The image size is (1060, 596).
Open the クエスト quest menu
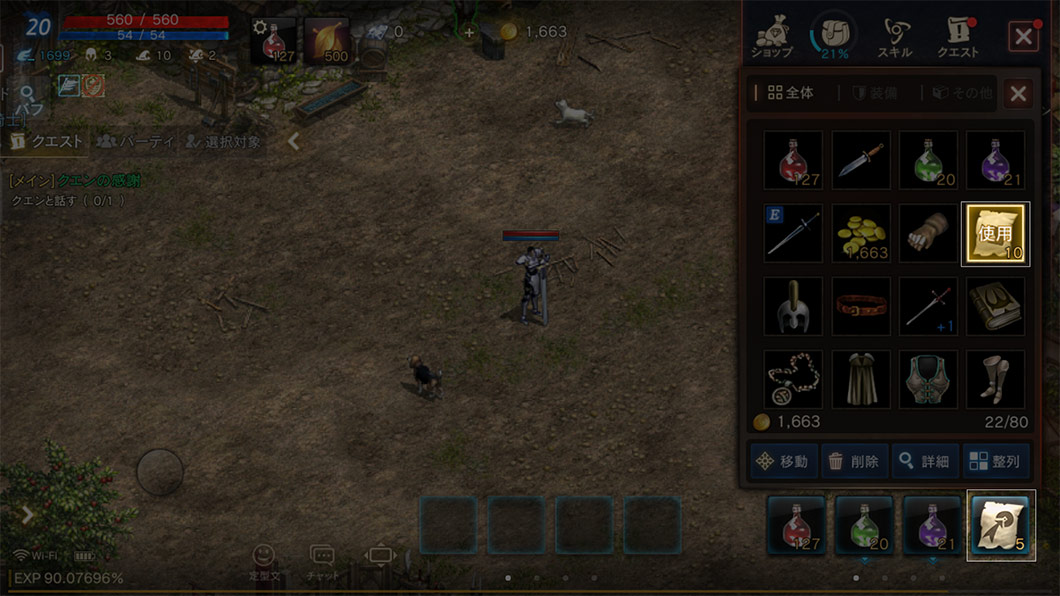coord(958,37)
